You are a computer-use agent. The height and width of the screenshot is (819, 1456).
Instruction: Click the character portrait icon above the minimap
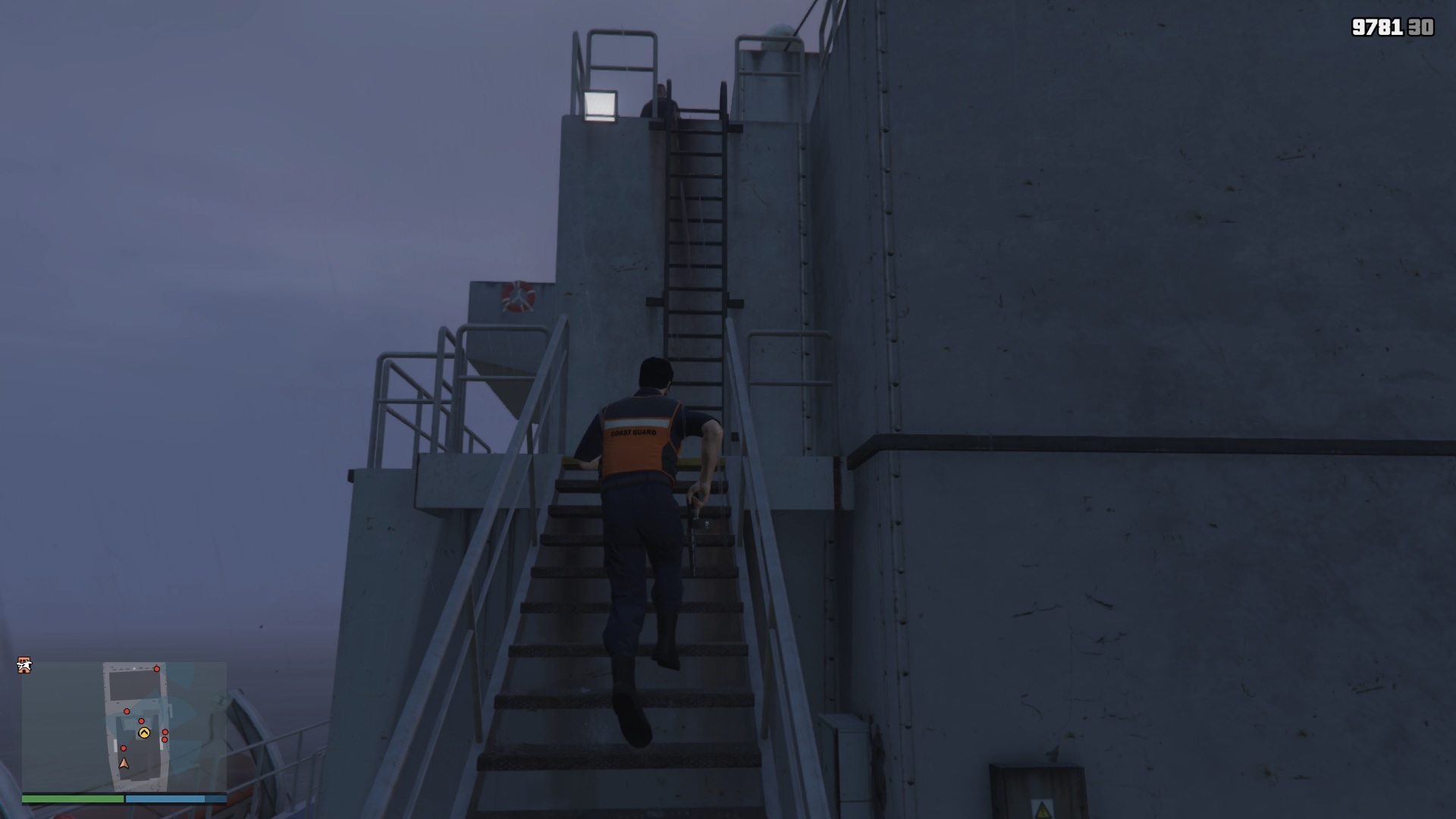point(24,665)
